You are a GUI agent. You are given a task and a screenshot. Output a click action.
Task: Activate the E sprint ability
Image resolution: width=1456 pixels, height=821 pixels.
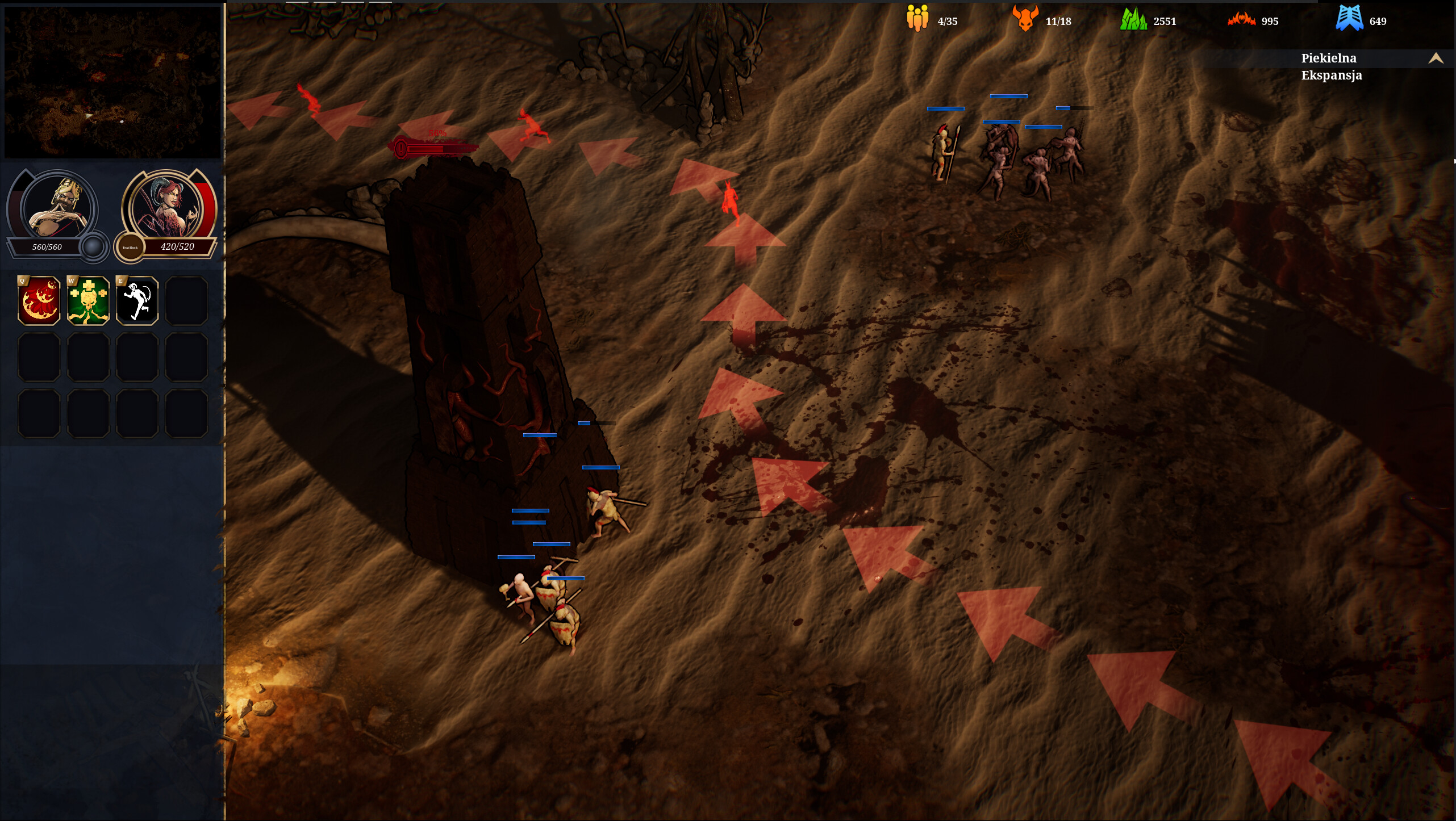136,300
